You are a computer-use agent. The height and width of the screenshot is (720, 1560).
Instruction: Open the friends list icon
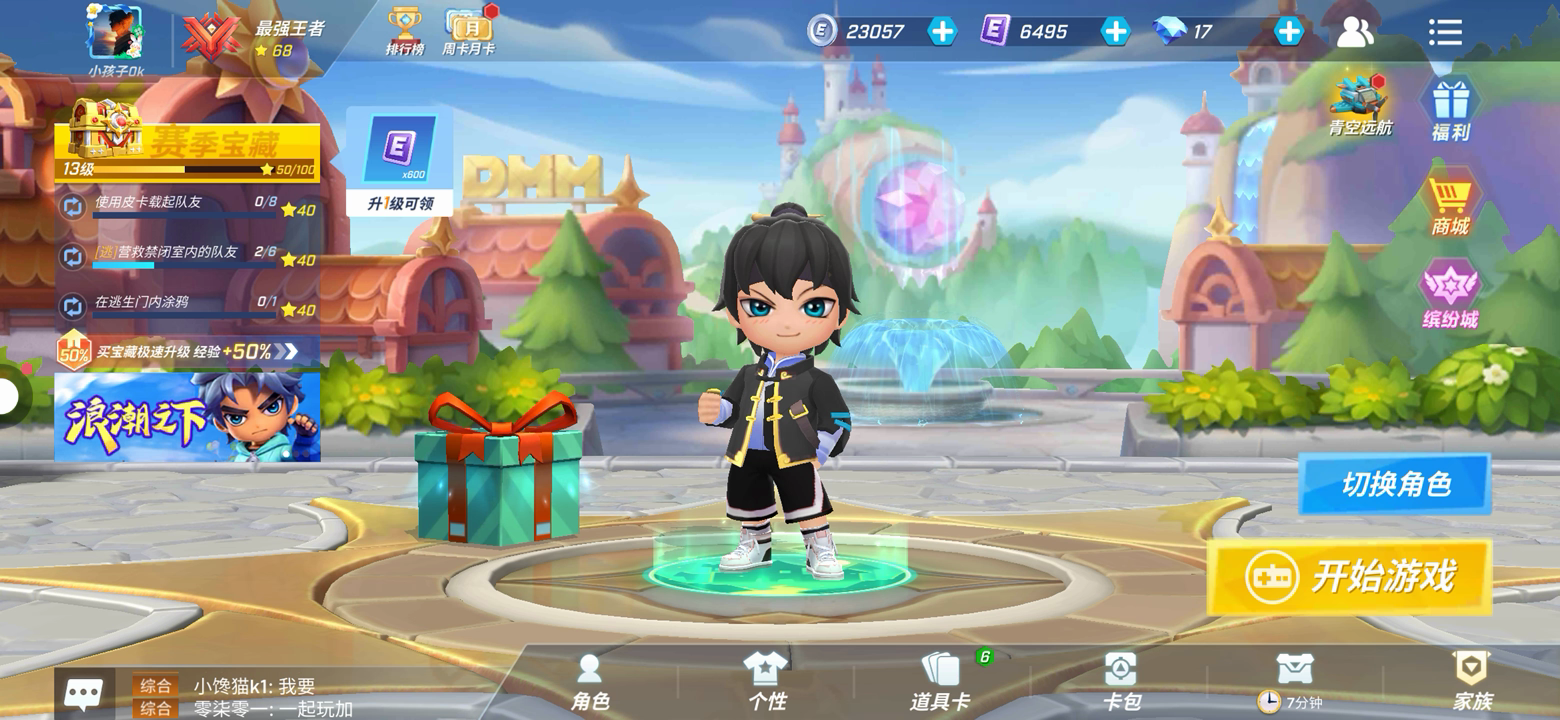(1355, 32)
